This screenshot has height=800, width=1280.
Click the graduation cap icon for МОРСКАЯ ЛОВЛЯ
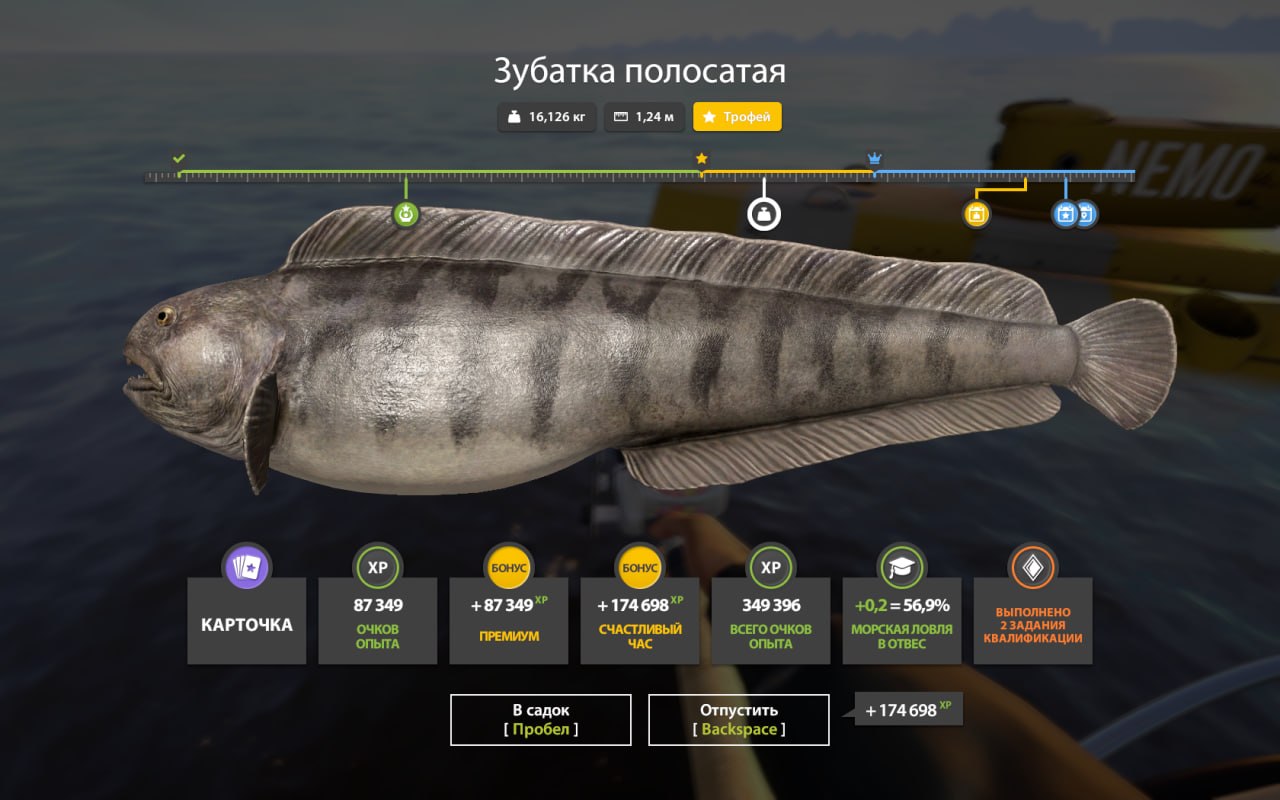click(901, 568)
